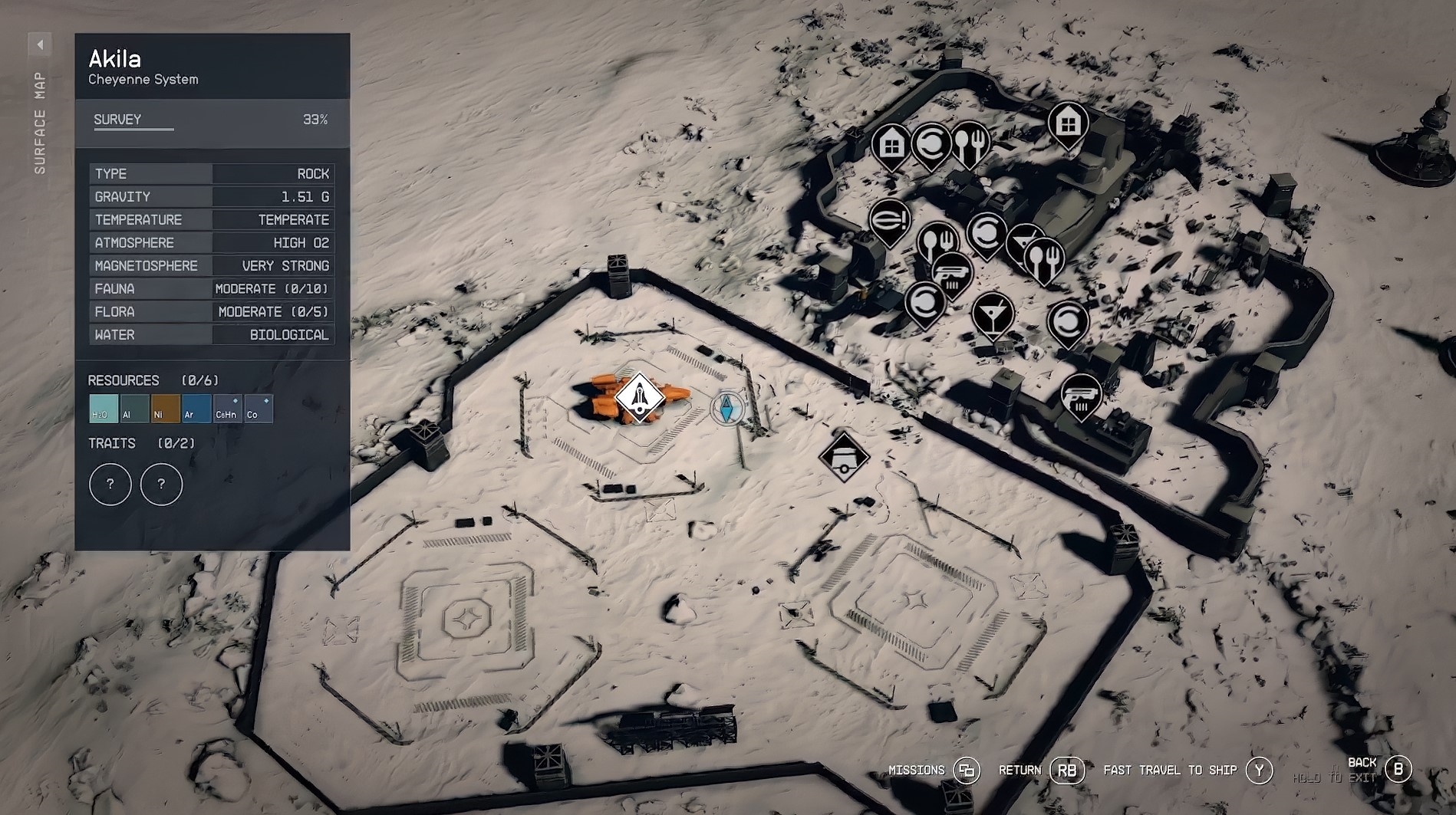
Task: Select the ship landing marker
Action: (640, 397)
